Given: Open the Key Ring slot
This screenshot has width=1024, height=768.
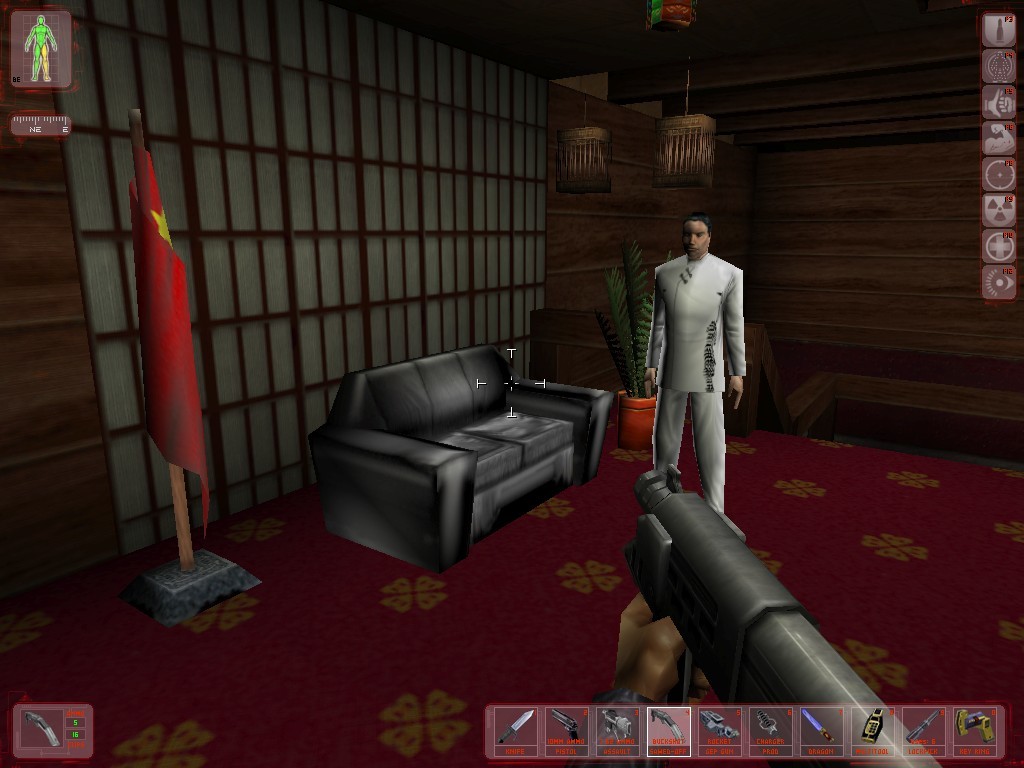Looking at the screenshot, I should pos(975,731).
